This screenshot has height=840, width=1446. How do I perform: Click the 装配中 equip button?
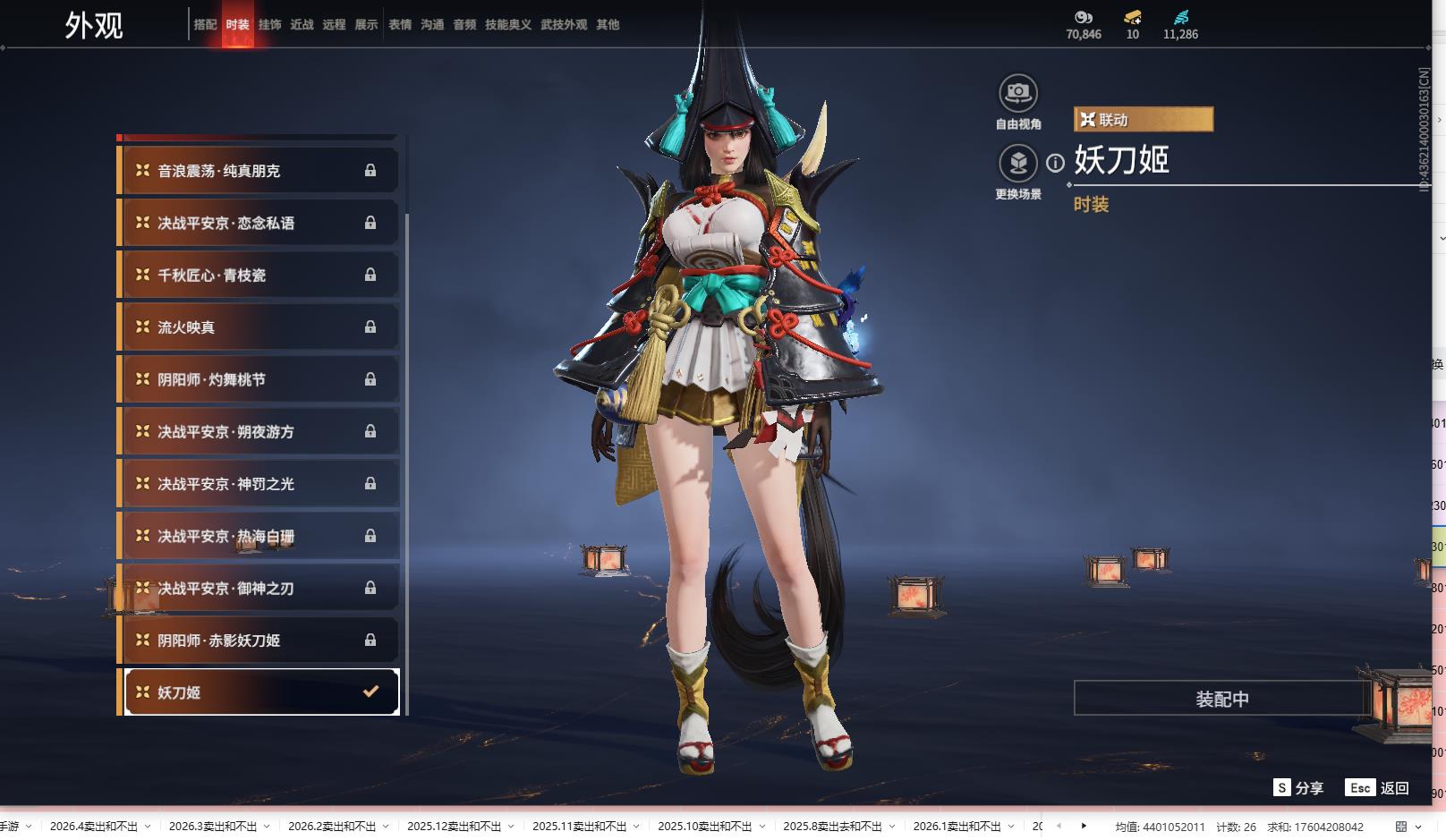tap(1221, 699)
